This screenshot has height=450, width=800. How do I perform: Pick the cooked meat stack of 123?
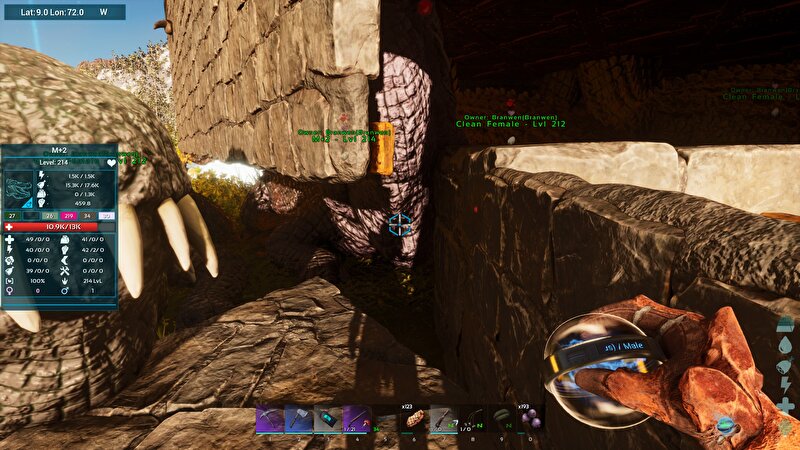tap(414, 420)
